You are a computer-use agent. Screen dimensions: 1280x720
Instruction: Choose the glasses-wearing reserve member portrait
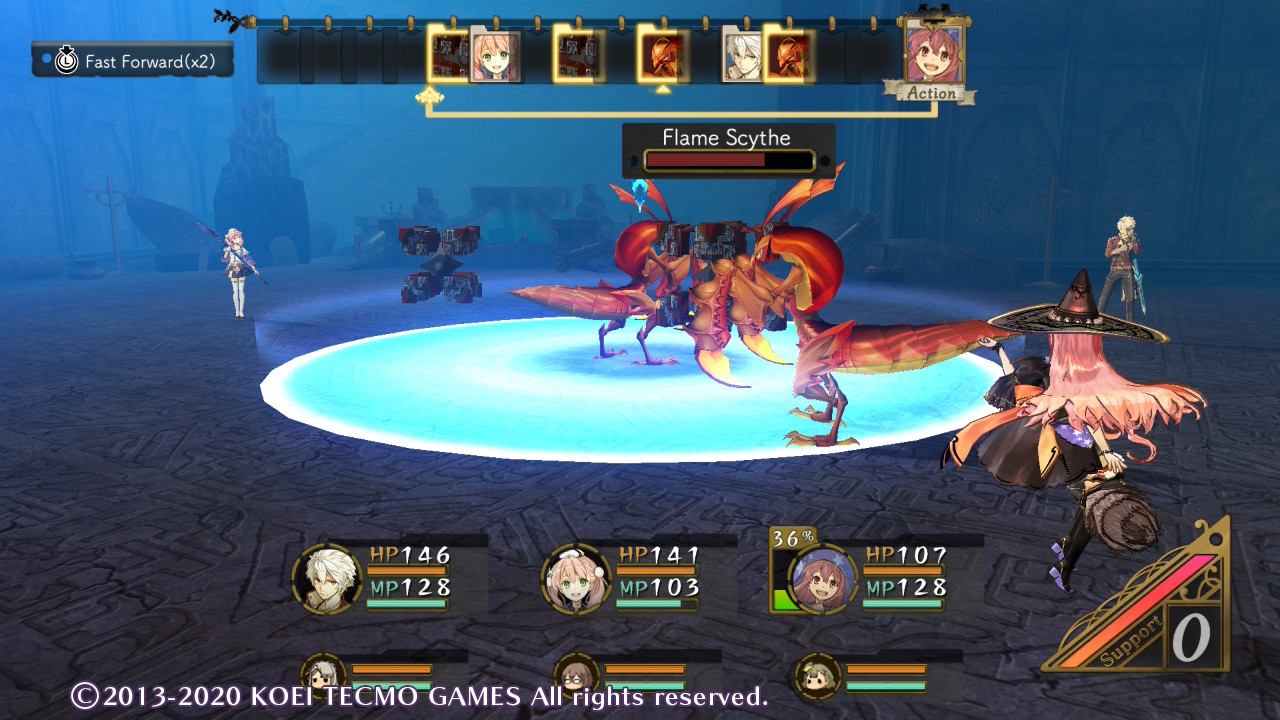(575, 674)
